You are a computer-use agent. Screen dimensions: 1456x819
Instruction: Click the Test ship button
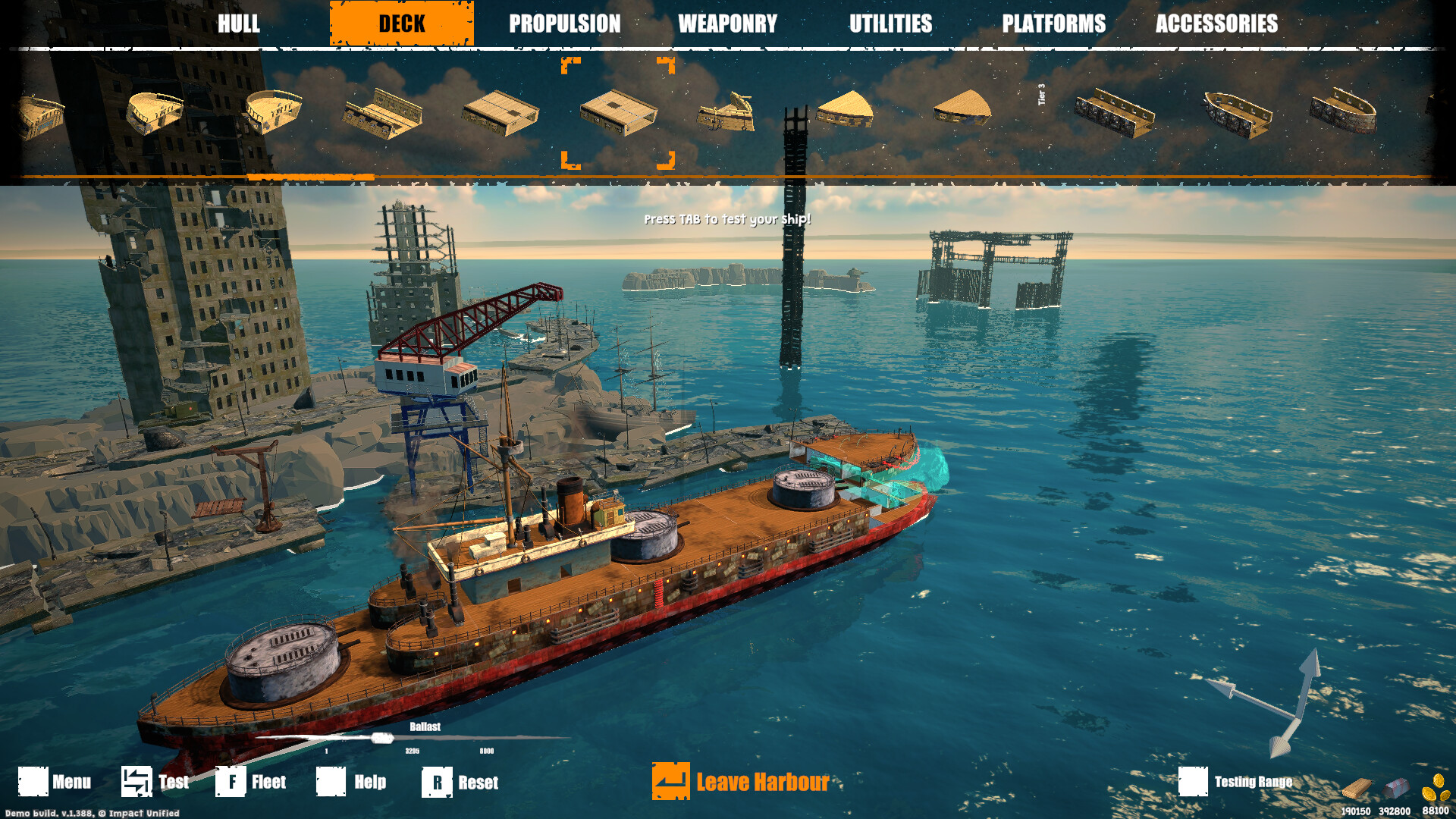pos(155,782)
